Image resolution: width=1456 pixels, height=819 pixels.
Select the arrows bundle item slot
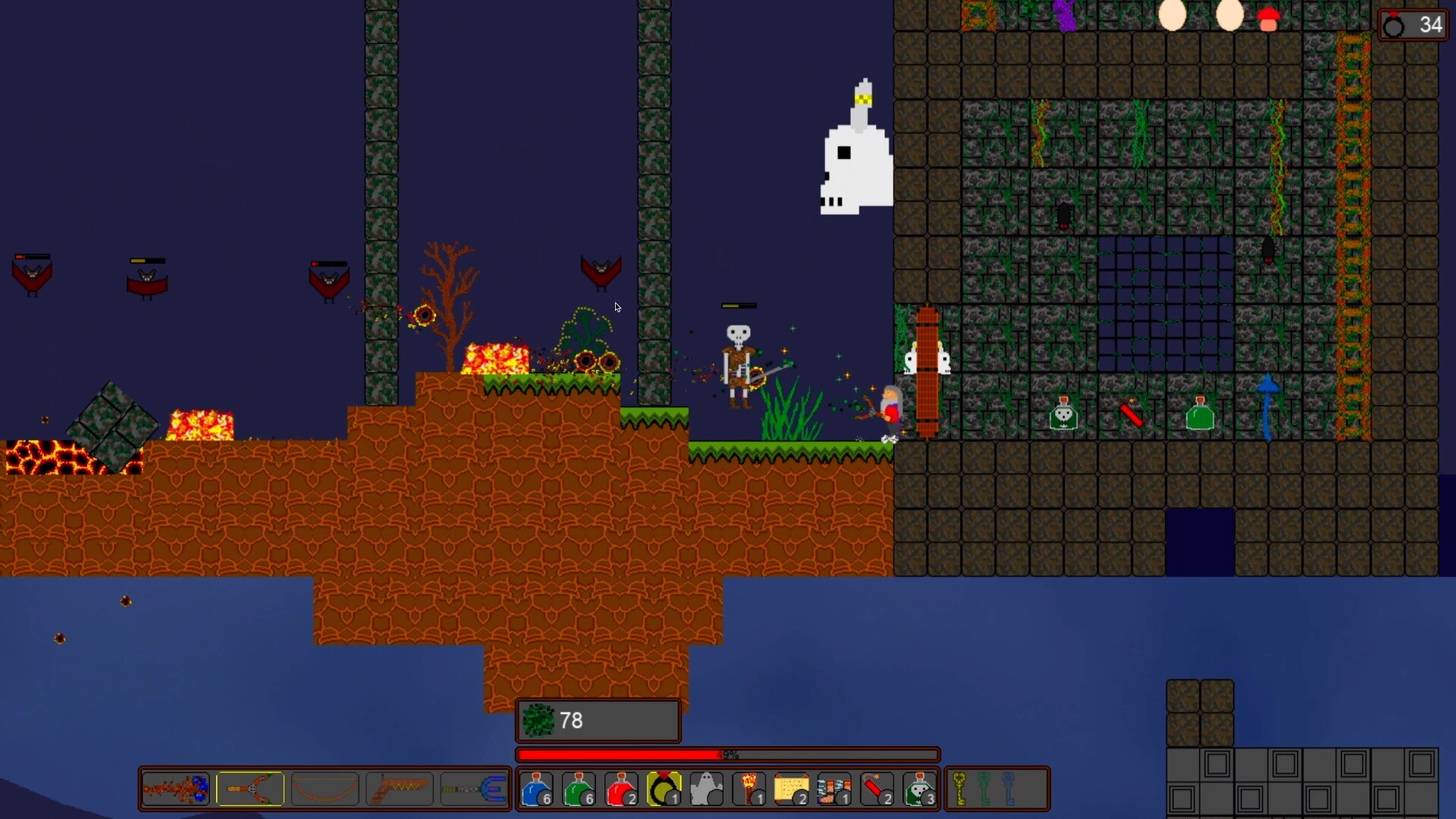(x=833, y=789)
